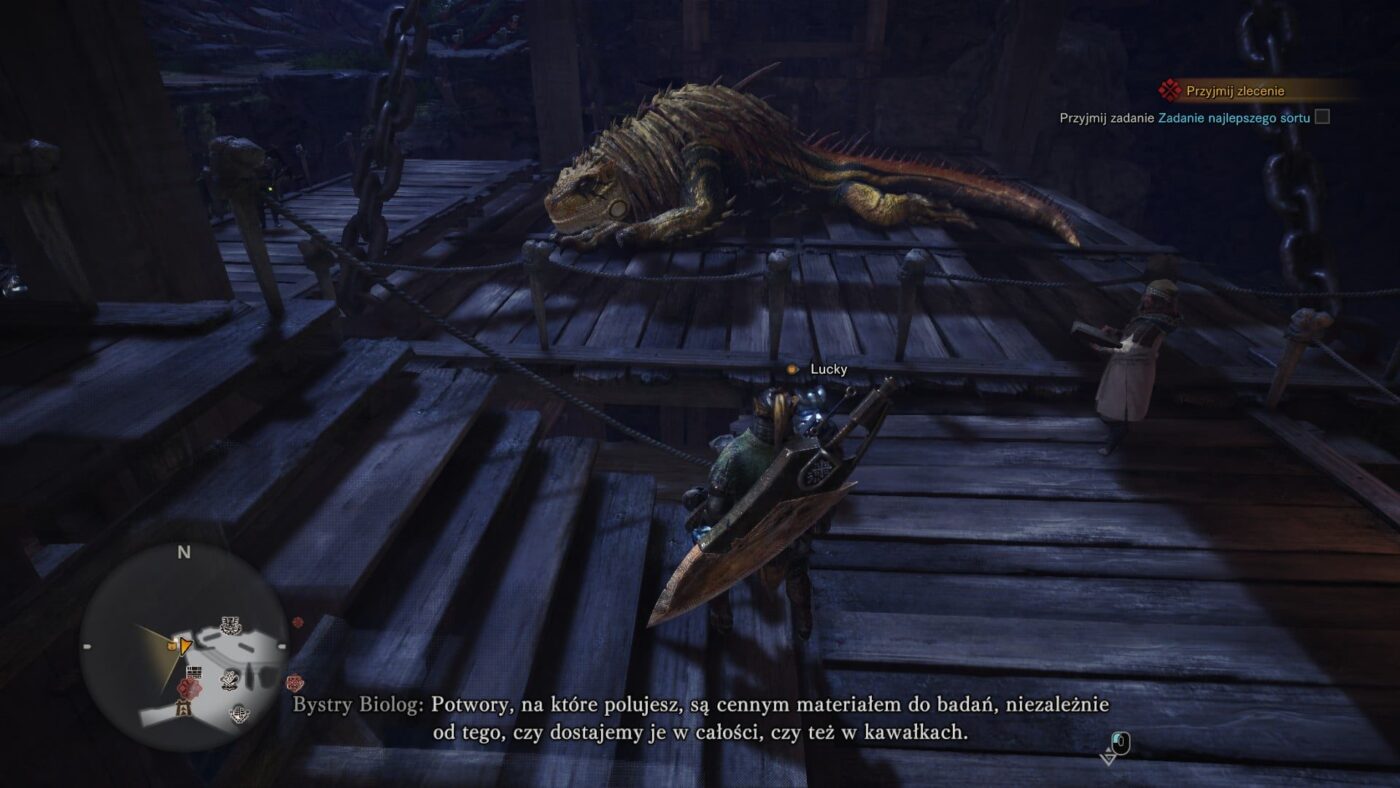Select the red quest marker right of the minimap
The height and width of the screenshot is (788, 1400).
[294, 683]
